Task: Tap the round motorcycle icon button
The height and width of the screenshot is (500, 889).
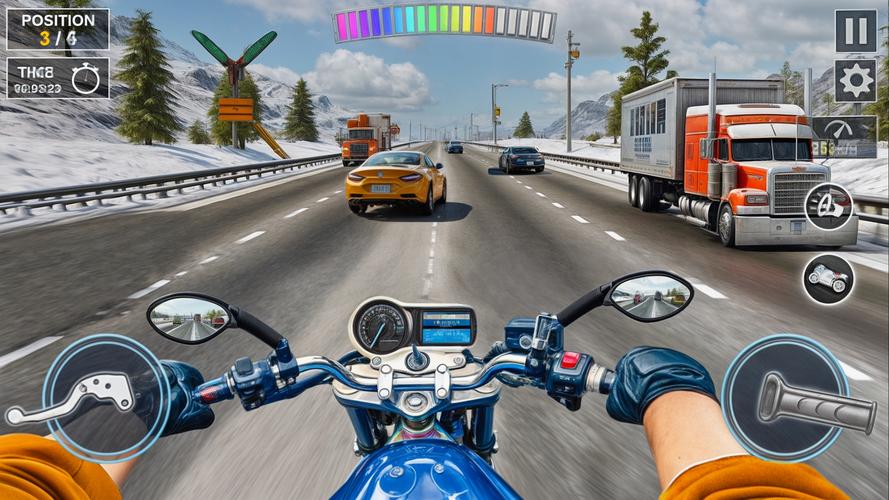Action: (829, 278)
